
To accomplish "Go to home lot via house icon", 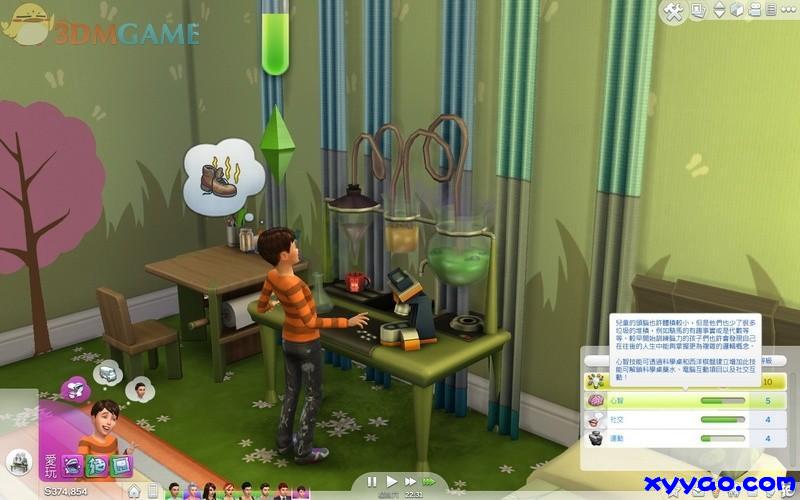I will 132,490.
